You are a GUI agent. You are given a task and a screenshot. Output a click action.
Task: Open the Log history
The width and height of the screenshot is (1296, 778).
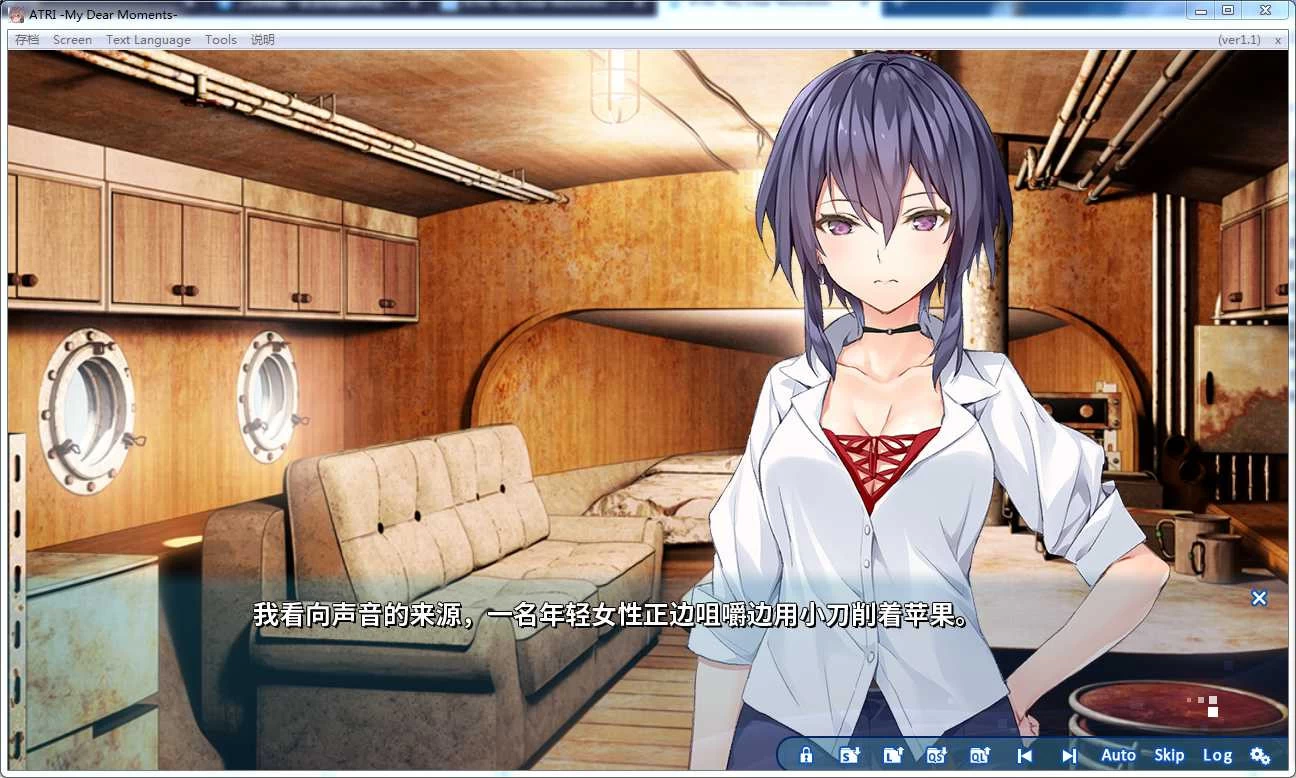coord(1218,755)
